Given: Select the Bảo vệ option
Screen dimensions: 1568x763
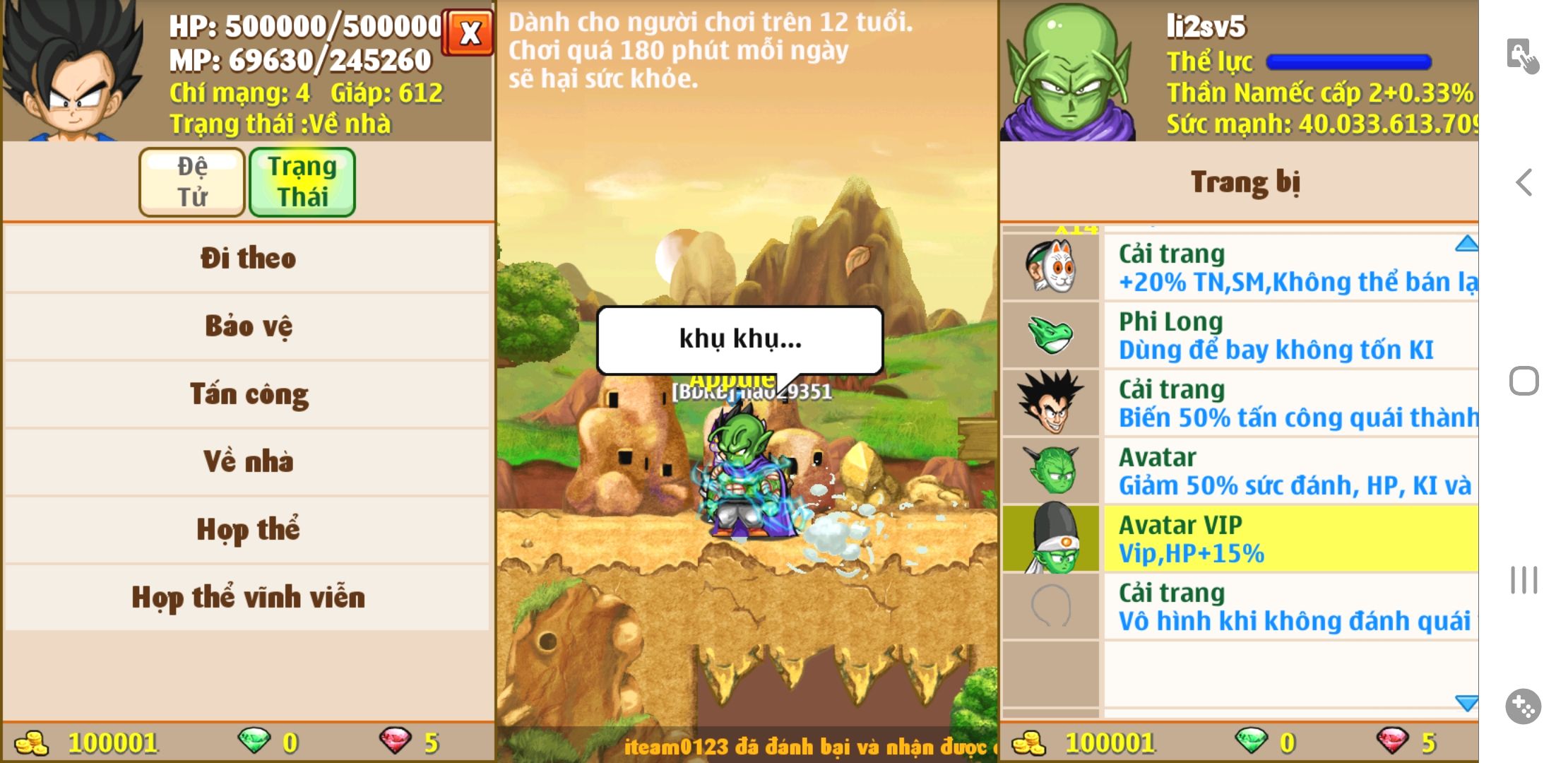Looking at the screenshot, I should (247, 326).
